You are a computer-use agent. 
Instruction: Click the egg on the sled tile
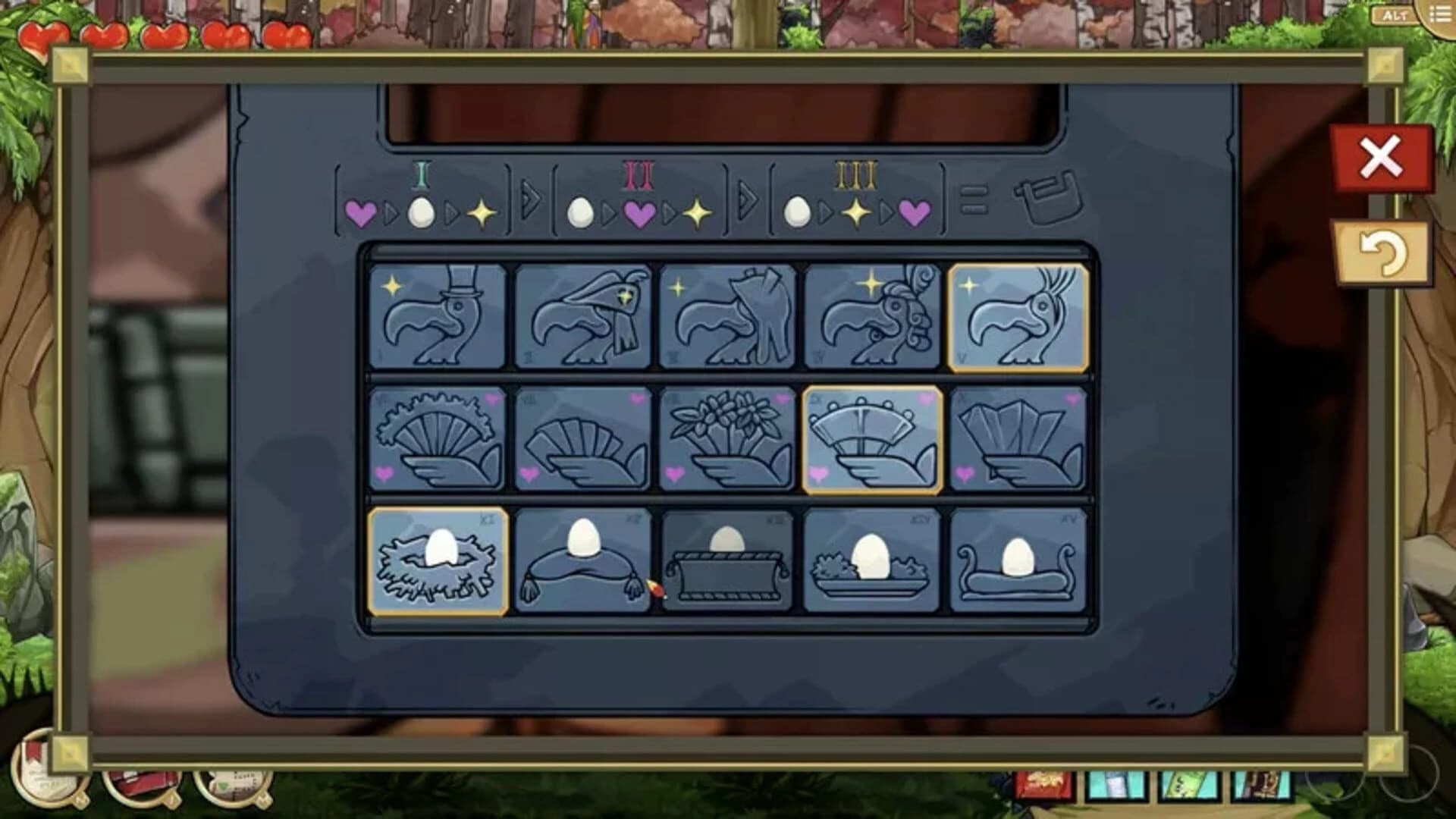click(x=1020, y=561)
